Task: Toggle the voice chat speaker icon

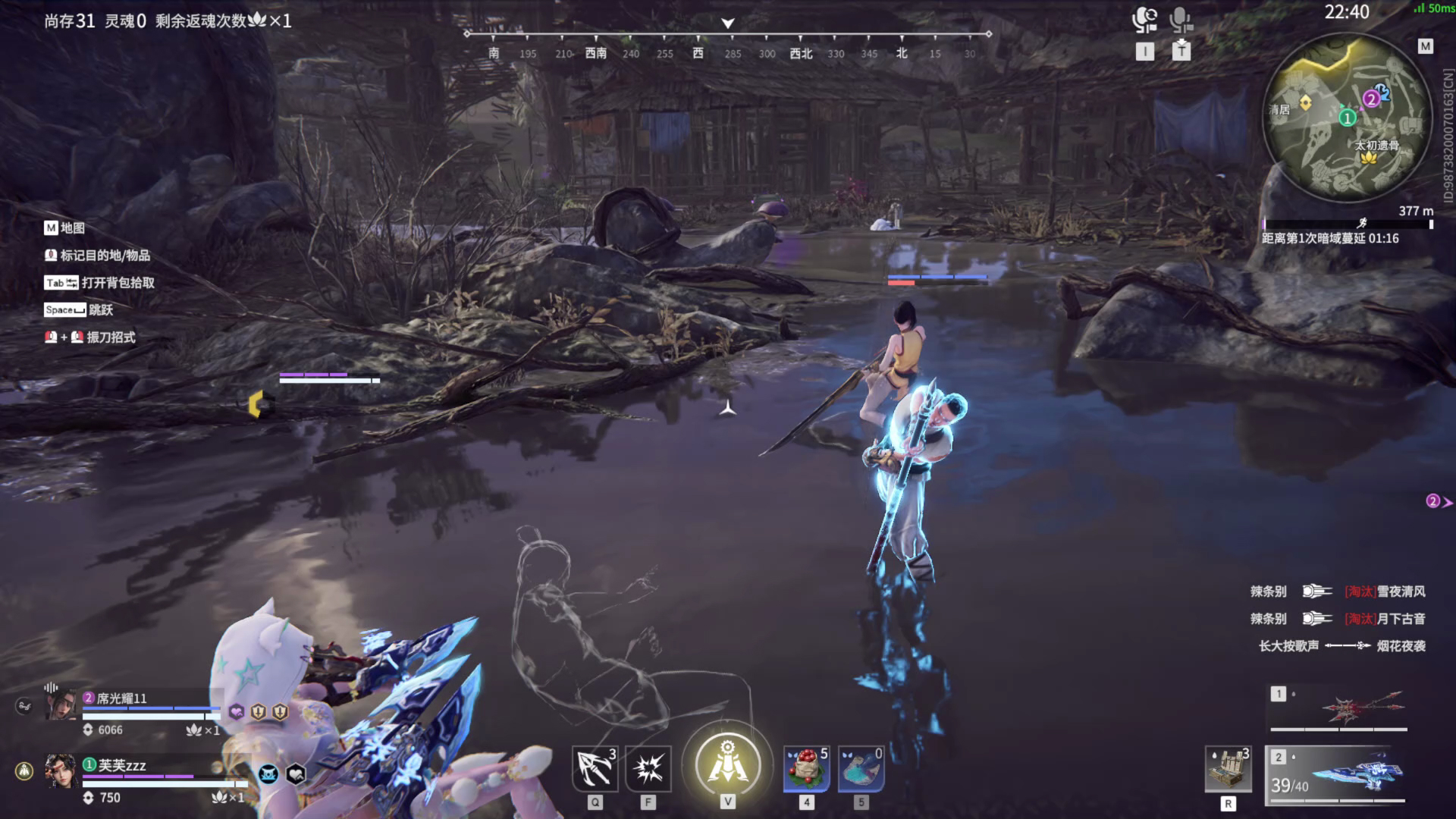Action: click(x=1144, y=20)
